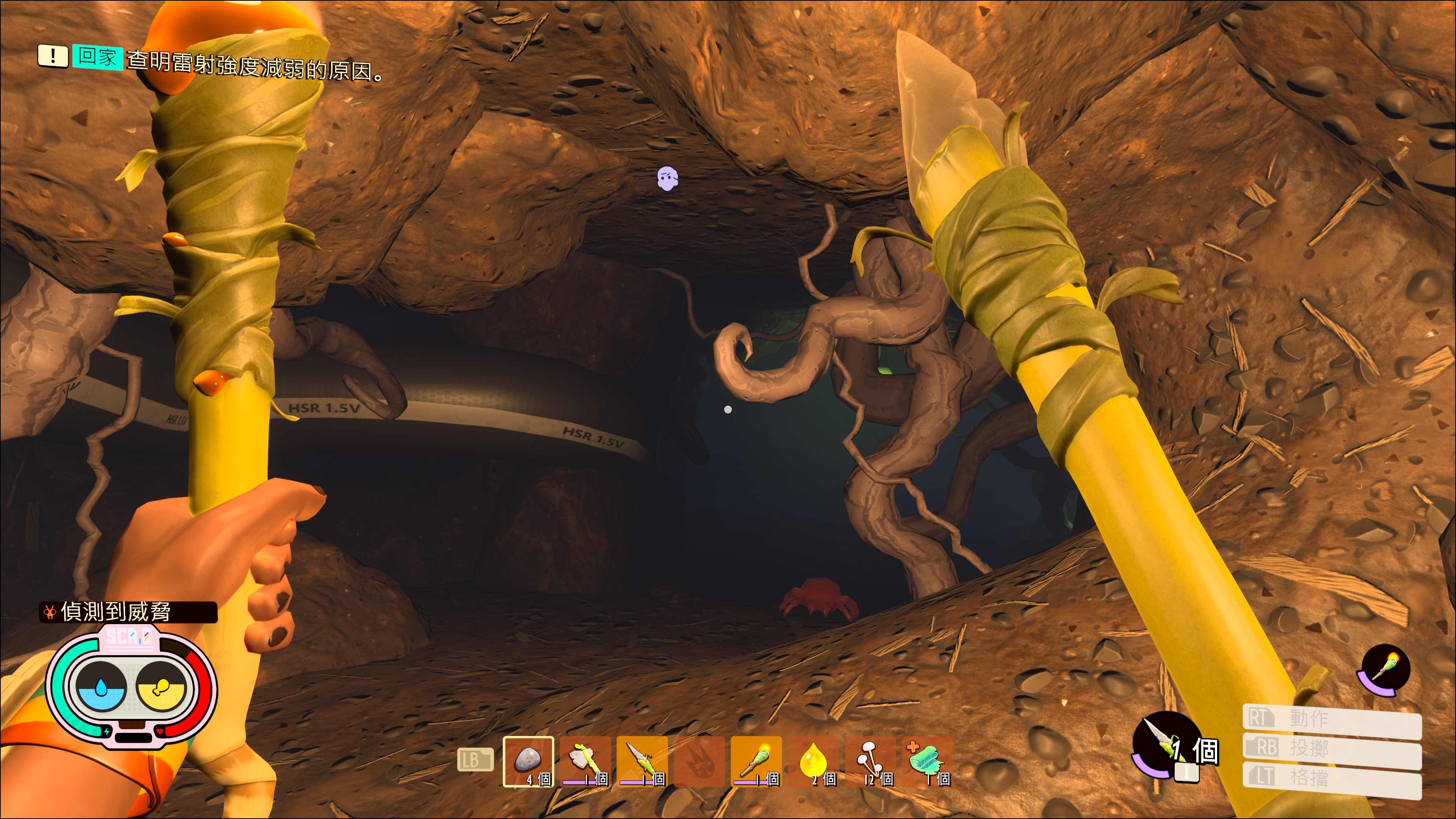
Task: Choose the white mushrooms hotbar slot
Action: tap(871, 761)
